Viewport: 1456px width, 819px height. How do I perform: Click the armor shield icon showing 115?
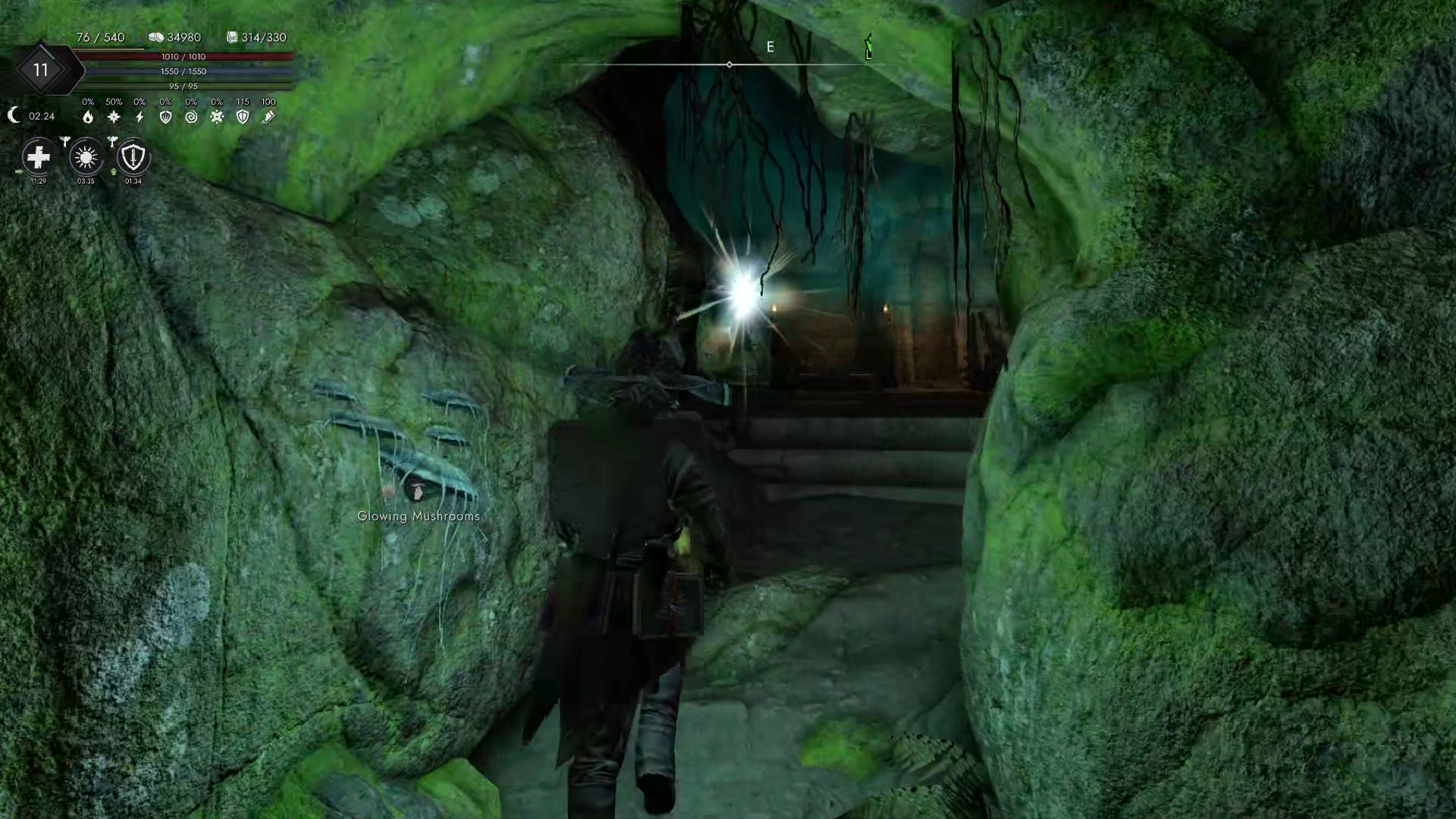click(x=242, y=117)
